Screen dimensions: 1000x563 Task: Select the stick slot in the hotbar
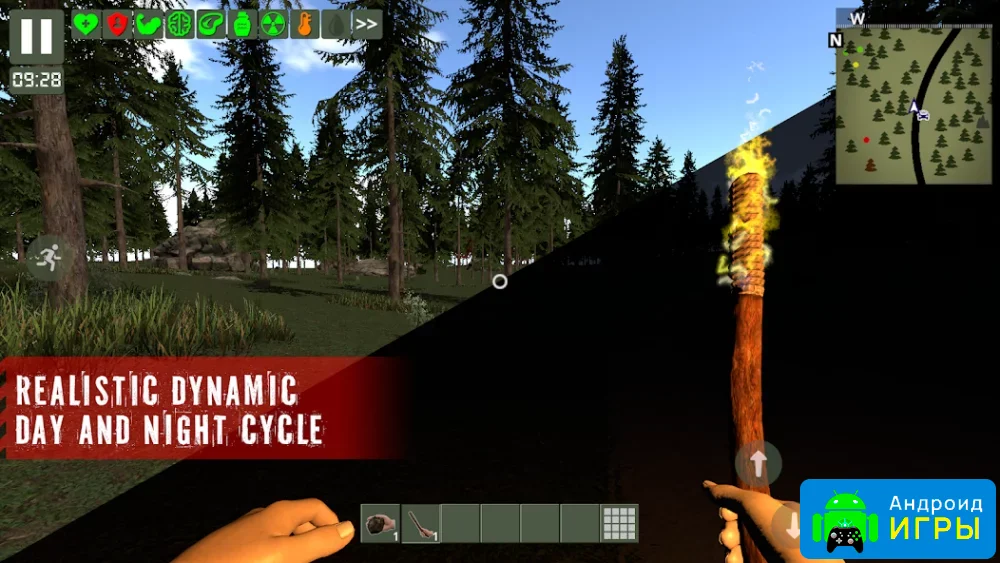pyautogui.click(x=420, y=523)
